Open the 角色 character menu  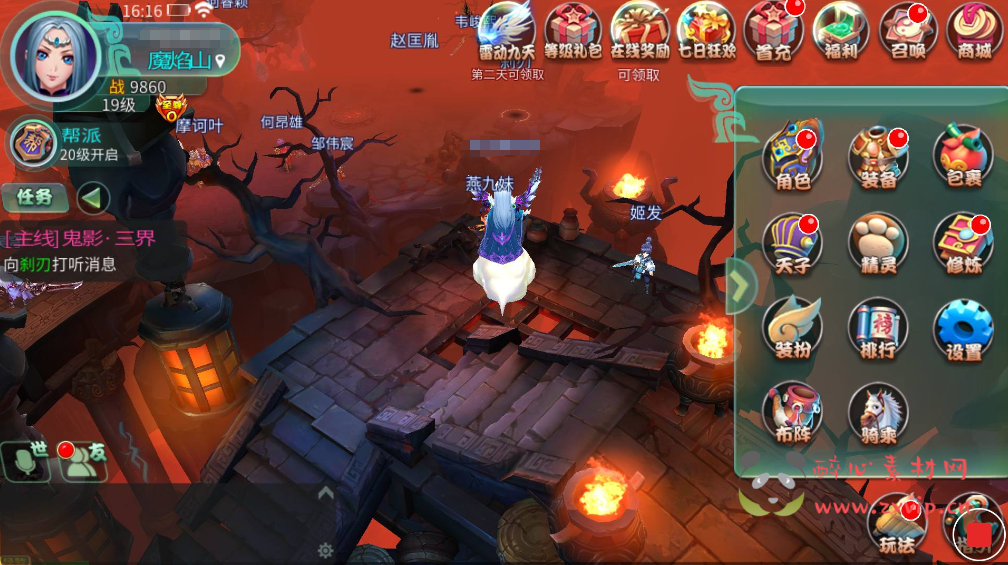(x=792, y=157)
